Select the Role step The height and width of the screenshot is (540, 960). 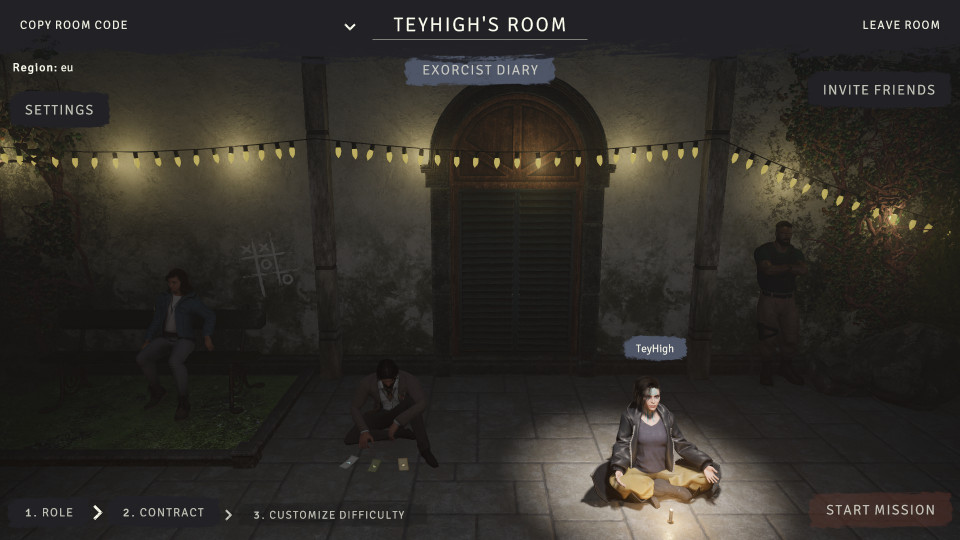49,513
